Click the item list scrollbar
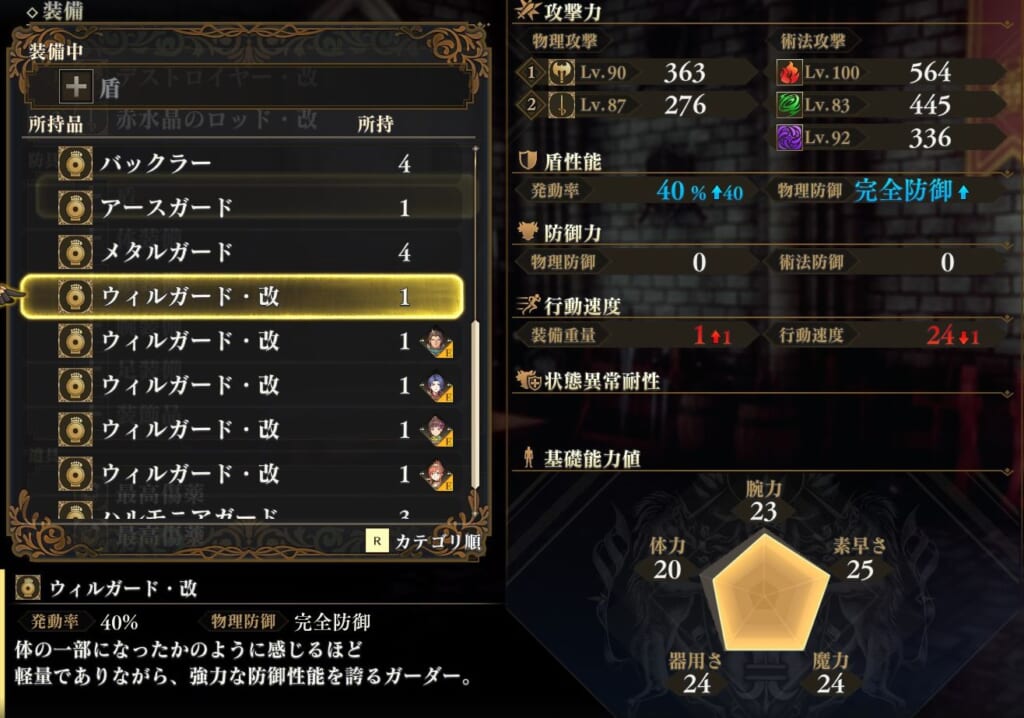 474,330
